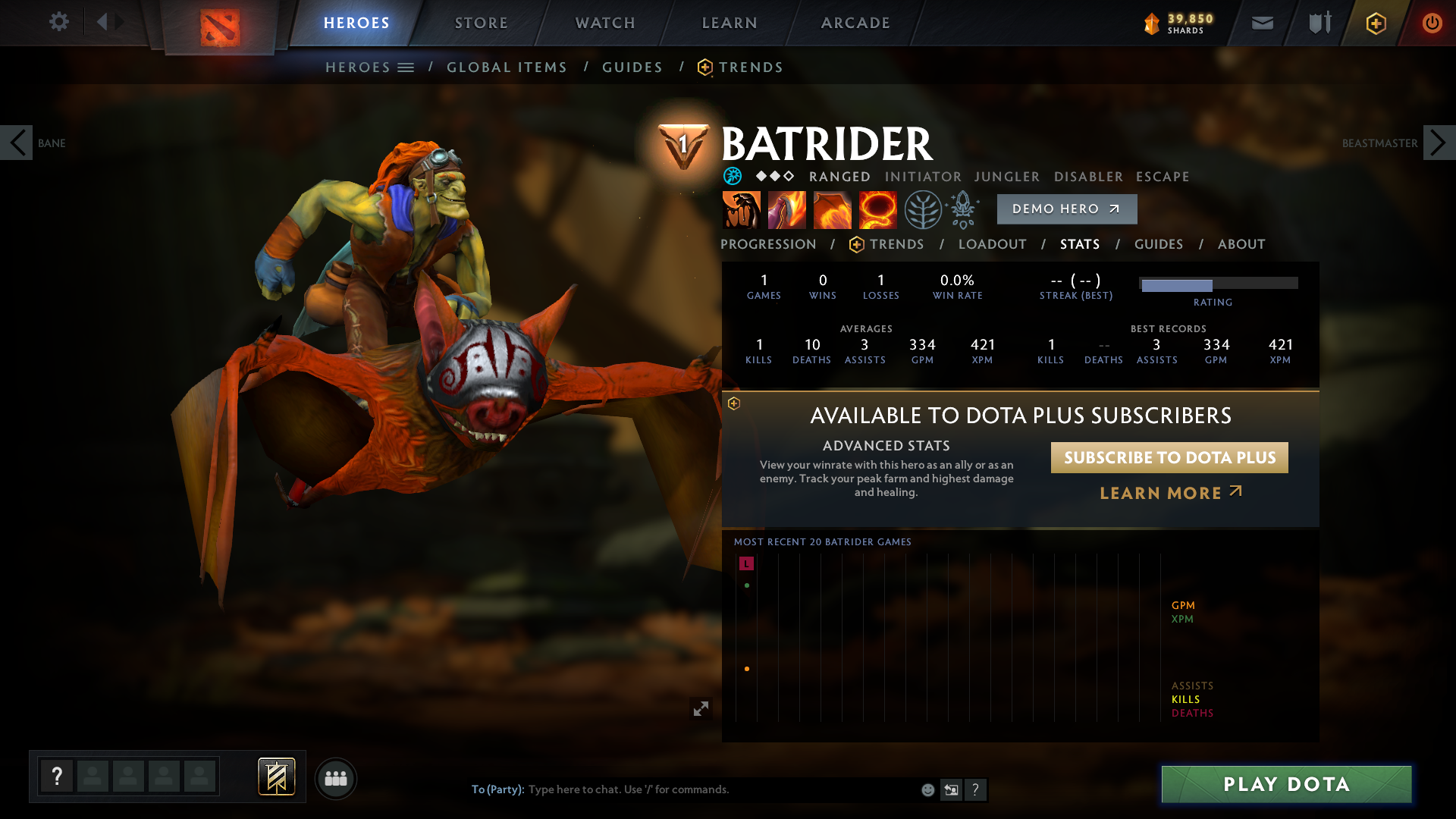The width and height of the screenshot is (1456, 819).
Task: Expand the hero model view
Action: pos(701,708)
